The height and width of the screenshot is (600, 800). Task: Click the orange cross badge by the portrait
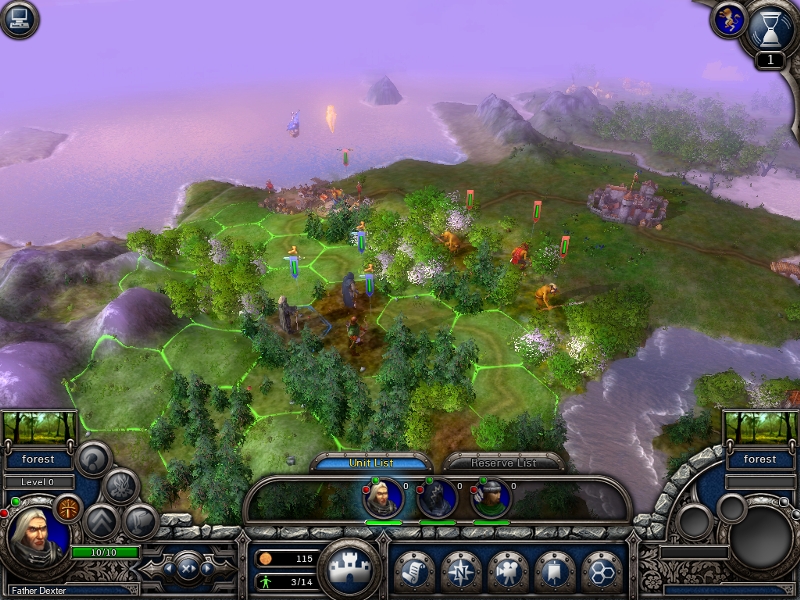coord(68,507)
